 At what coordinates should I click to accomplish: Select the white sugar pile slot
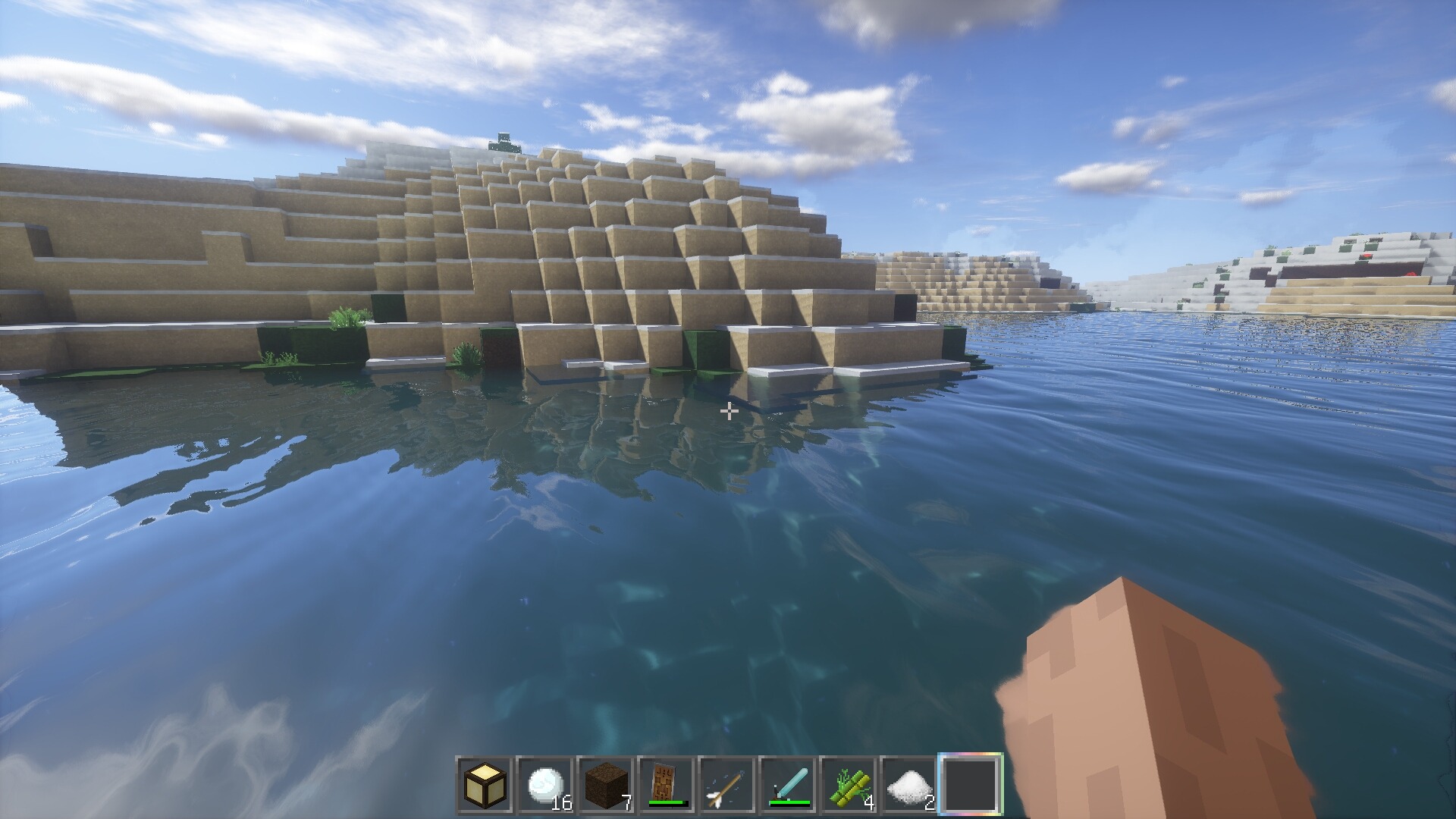tap(910, 785)
